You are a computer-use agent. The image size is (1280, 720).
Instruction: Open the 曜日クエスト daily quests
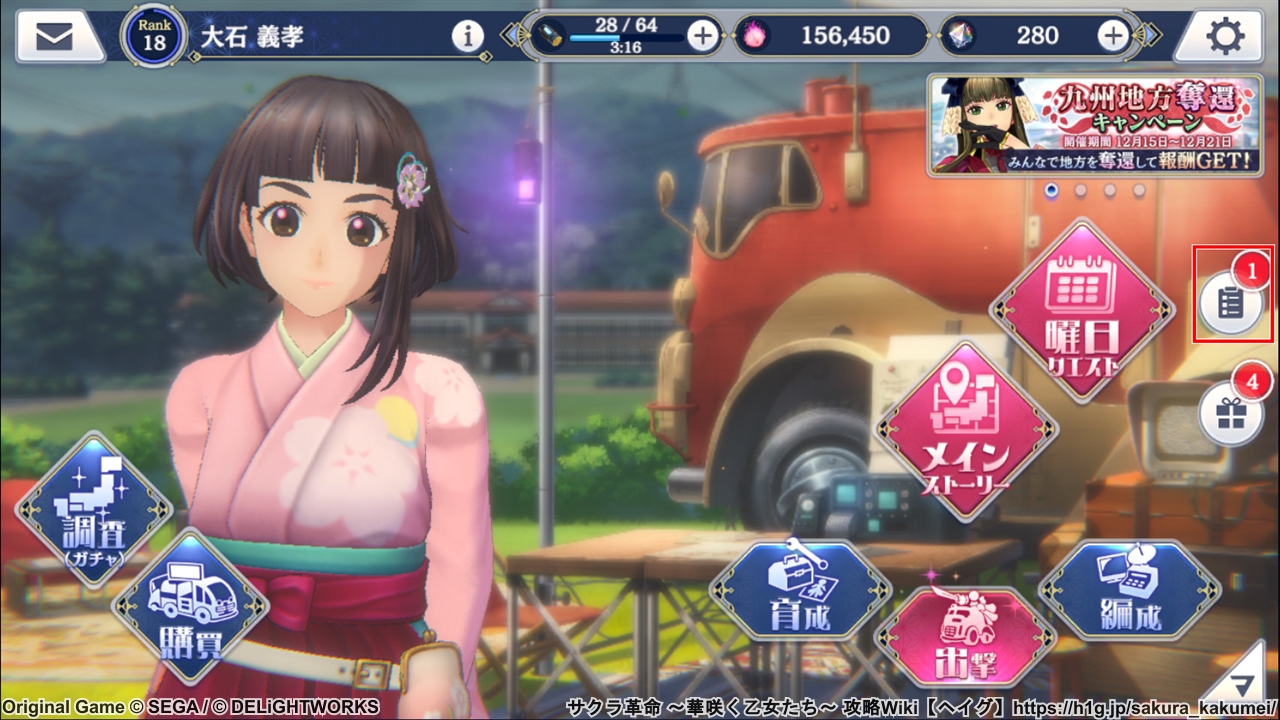coord(1081,310)
